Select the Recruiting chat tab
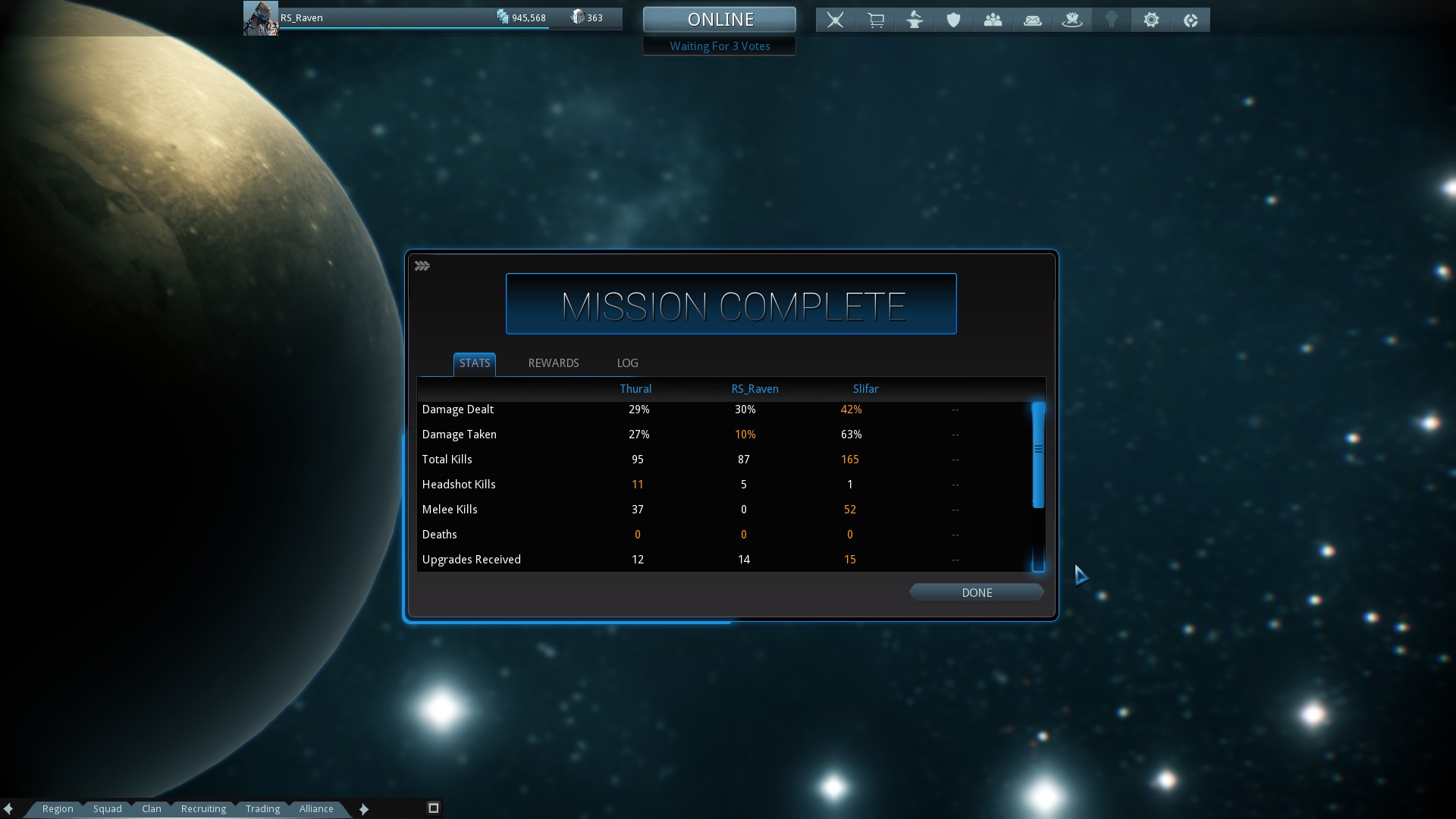Image resolution: width=1456 pixels, height=819 pixels. [203, 808]
